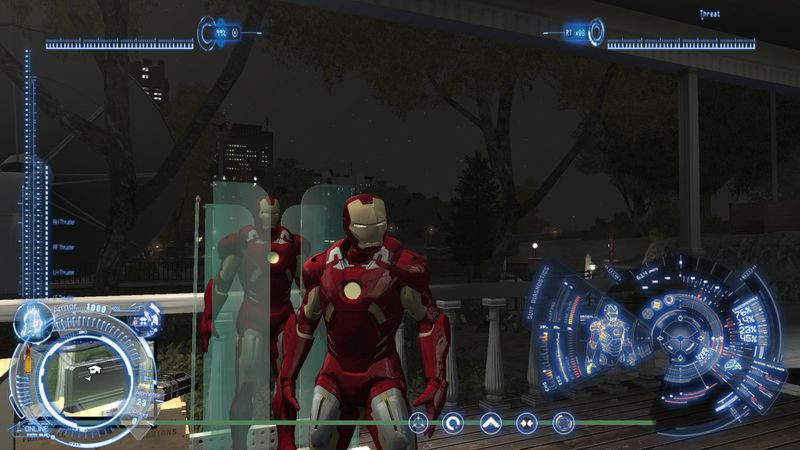The image size is (800, 450).
Task: Click the ONLINE status badge below radar
Action: tap(35, 429)
